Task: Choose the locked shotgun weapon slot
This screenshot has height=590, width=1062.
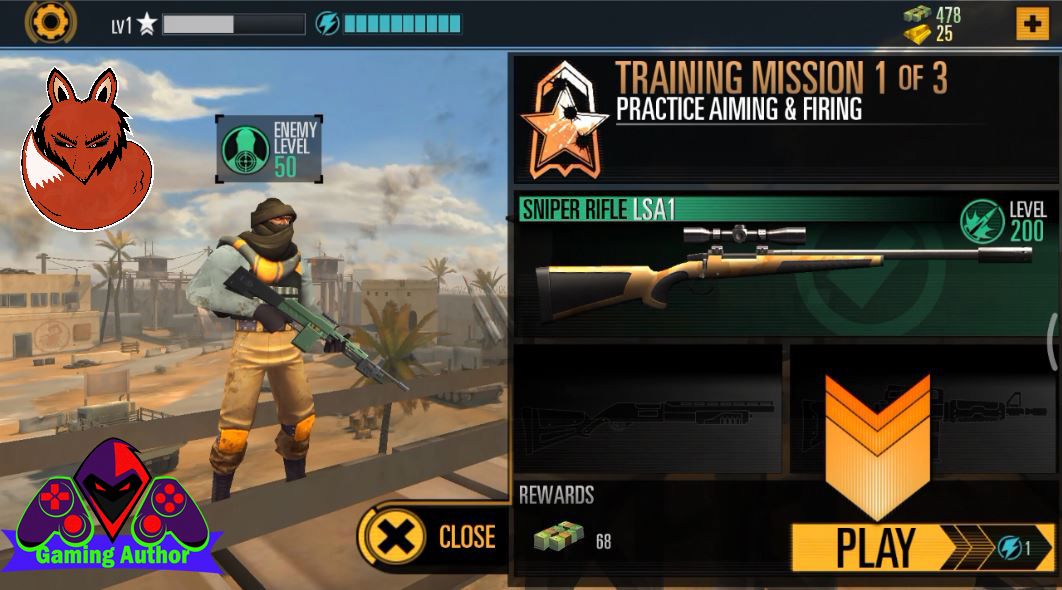Action: click(647, 408)
